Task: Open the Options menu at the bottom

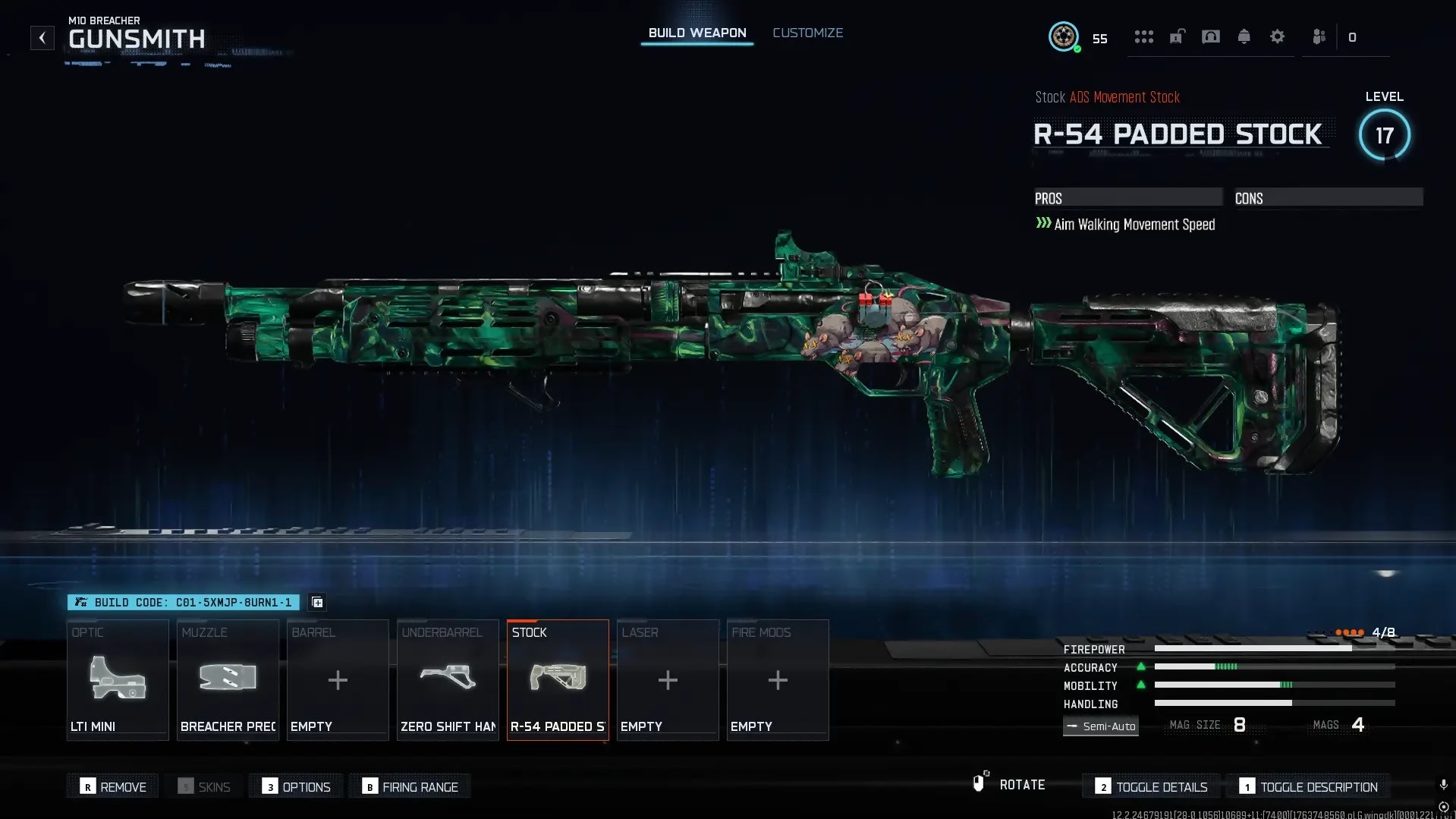Action: click(296, 786)
